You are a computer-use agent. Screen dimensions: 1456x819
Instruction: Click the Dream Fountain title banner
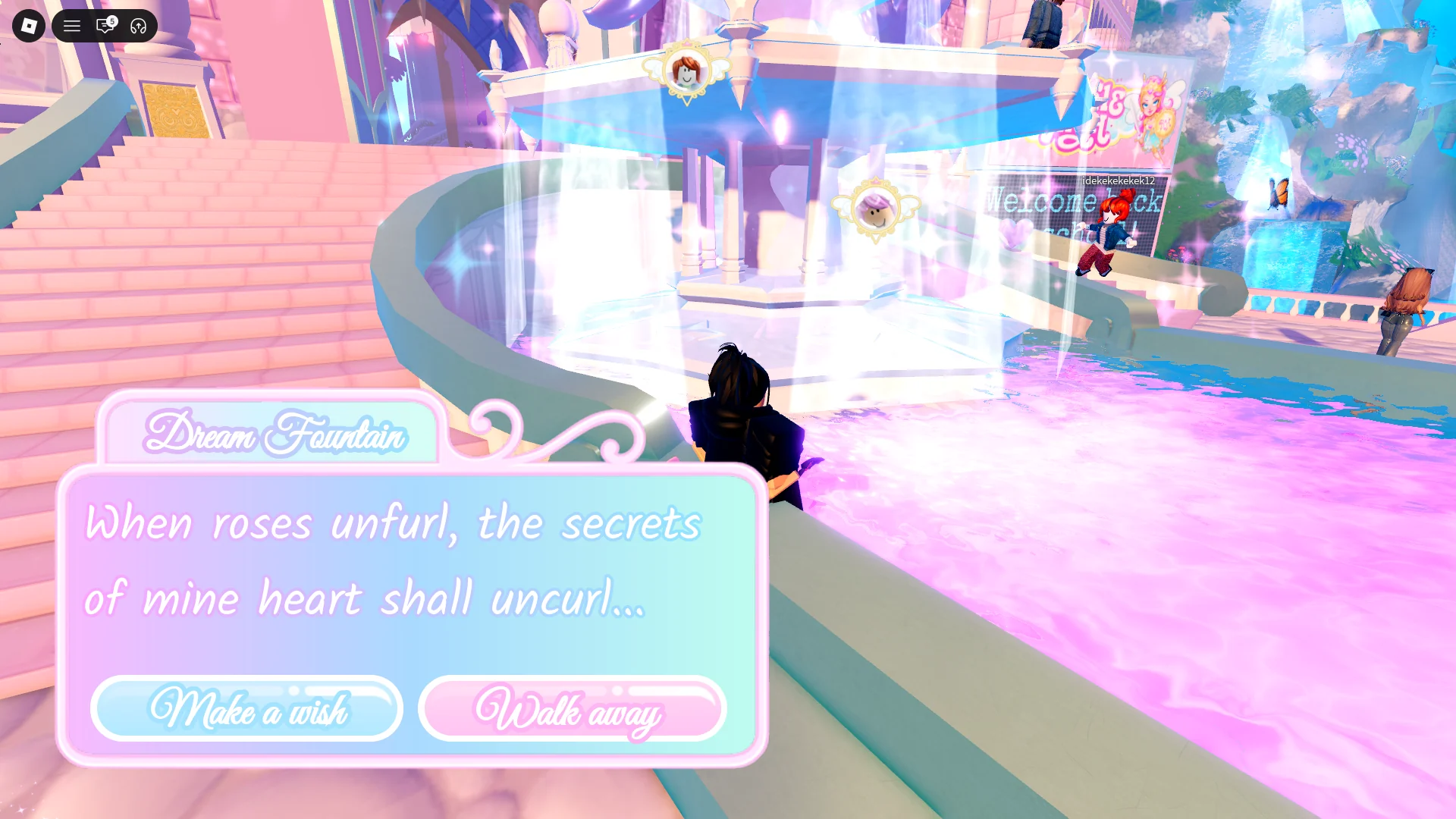(x=275, y=435)
